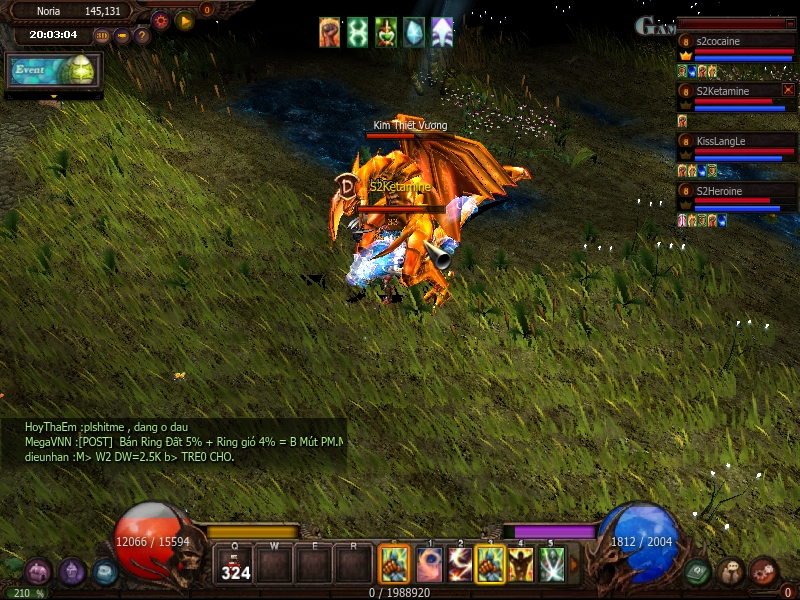Click the blue crystal buff icon
800x600 pixels.
point(414,32)
